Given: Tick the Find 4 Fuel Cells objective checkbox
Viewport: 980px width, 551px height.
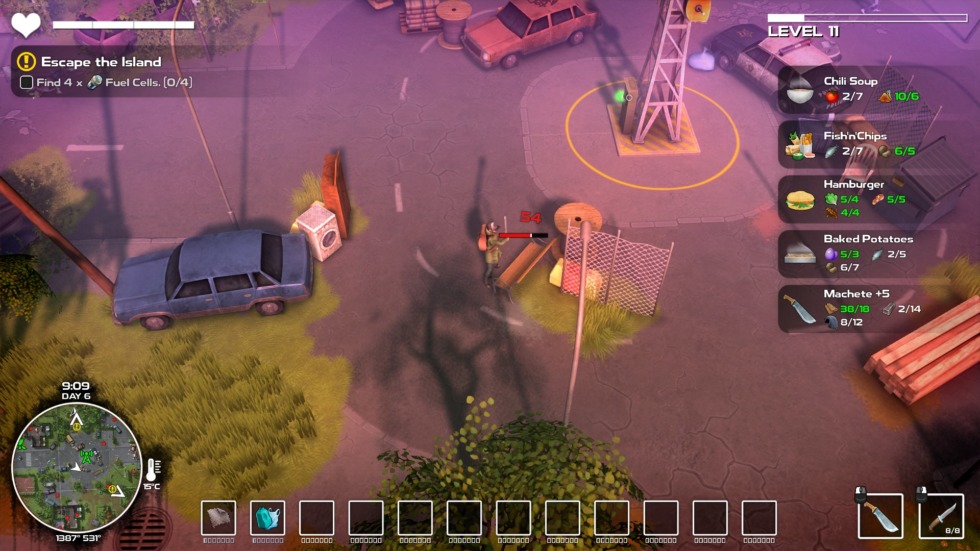Looking at the screenshot, I should [27, 83].
